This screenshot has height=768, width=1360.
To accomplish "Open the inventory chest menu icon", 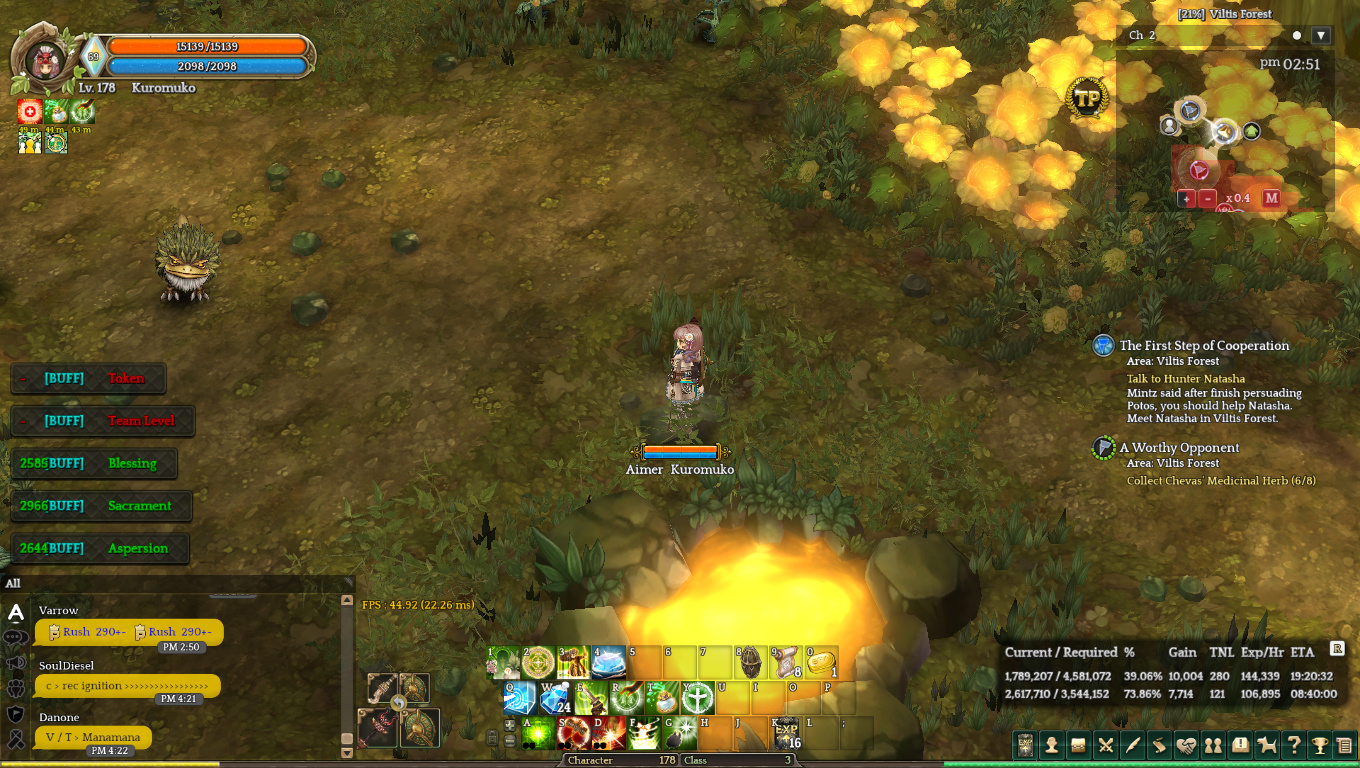I will (1078, 745).
